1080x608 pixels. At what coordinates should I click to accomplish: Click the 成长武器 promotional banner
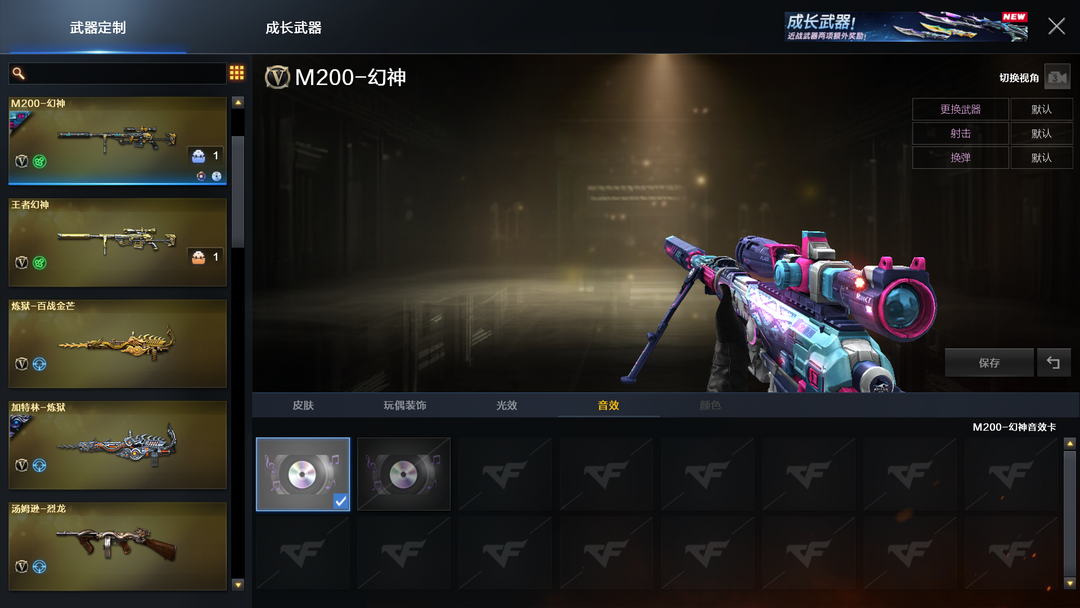[x=905, y=27]
